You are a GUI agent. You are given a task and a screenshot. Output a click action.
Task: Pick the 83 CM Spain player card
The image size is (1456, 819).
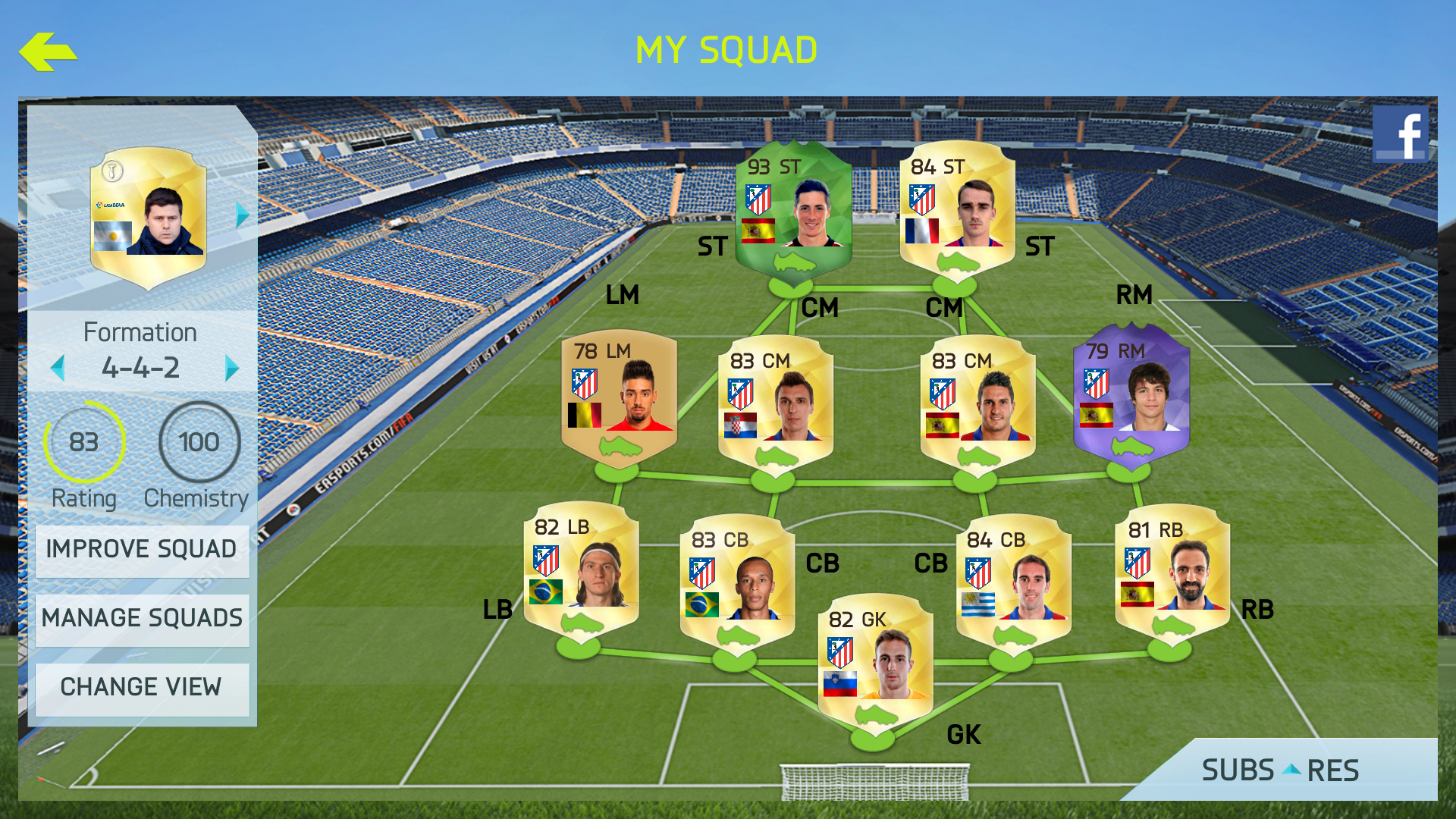point(977,402)
